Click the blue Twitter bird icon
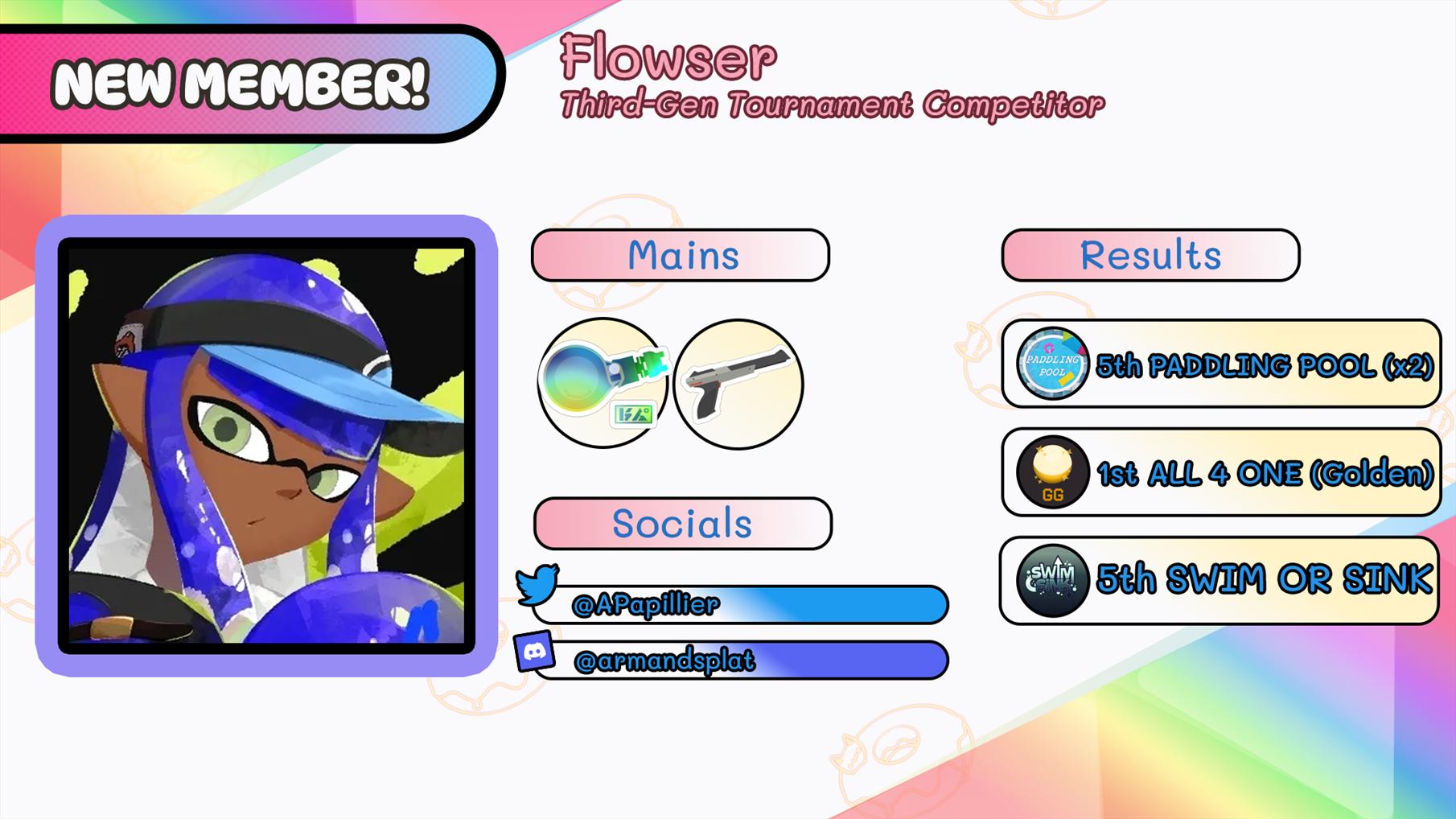The width and height of the screenshot is (1456, 819). (x=537, y=585)
